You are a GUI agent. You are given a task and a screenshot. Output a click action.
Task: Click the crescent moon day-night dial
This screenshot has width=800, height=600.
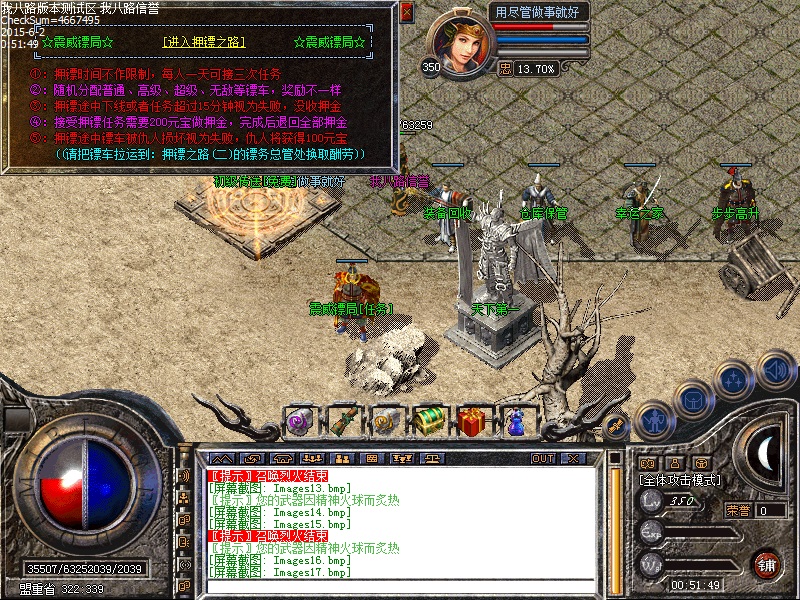click(x=765, y=455)
